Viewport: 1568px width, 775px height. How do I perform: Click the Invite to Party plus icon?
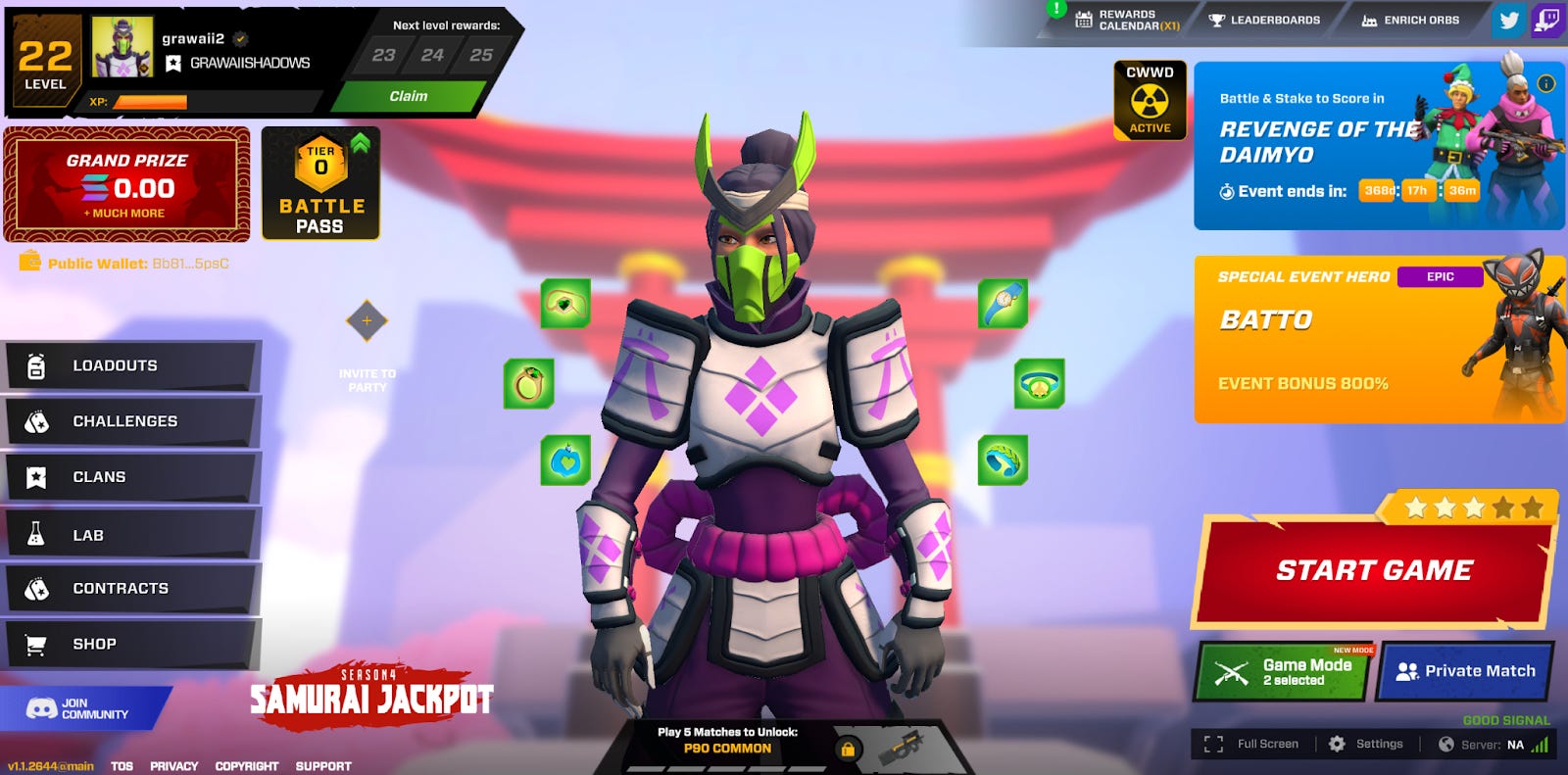(x=367, y=321)
